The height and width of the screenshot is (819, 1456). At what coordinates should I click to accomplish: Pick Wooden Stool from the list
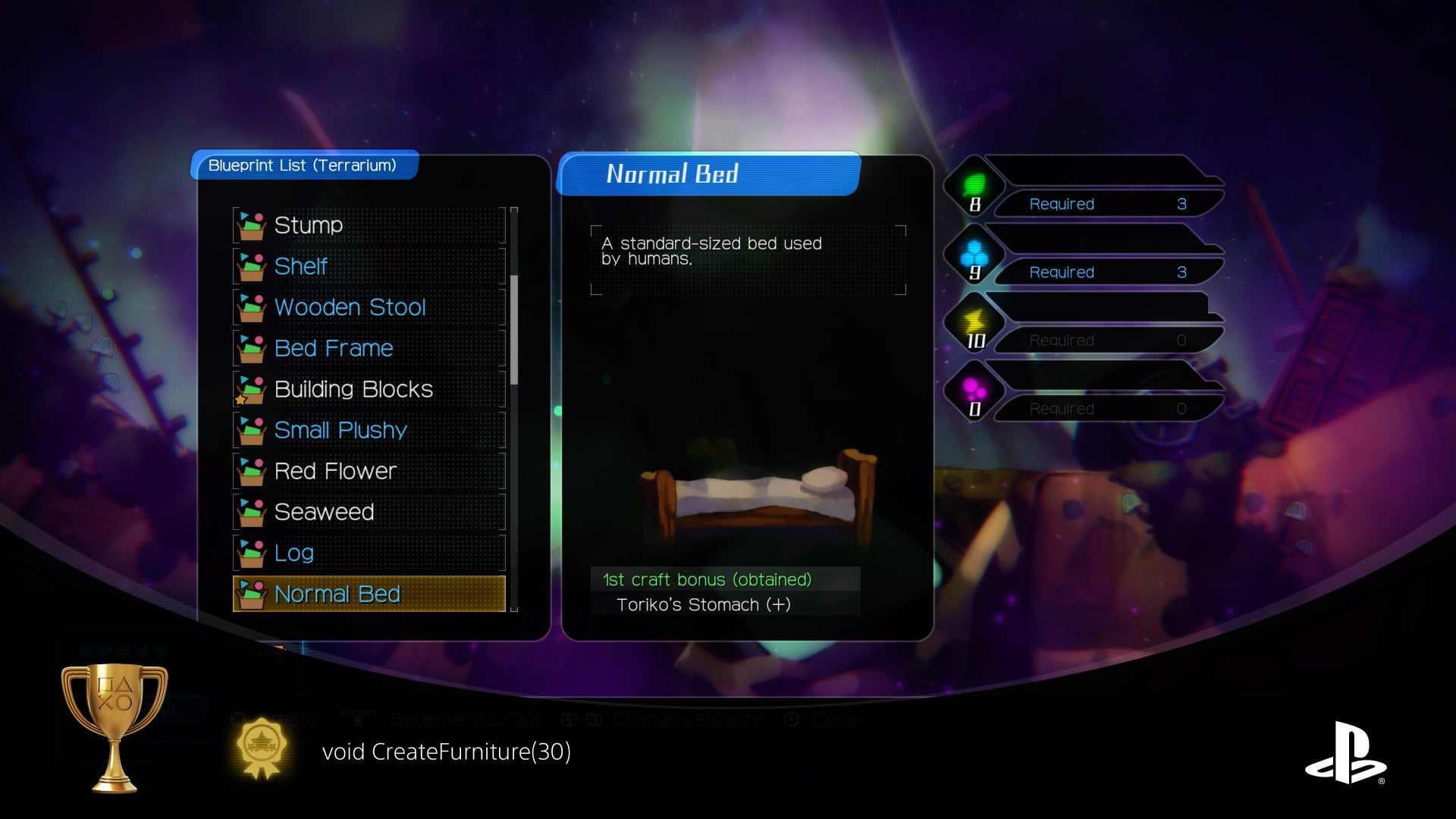coord(369,307)
